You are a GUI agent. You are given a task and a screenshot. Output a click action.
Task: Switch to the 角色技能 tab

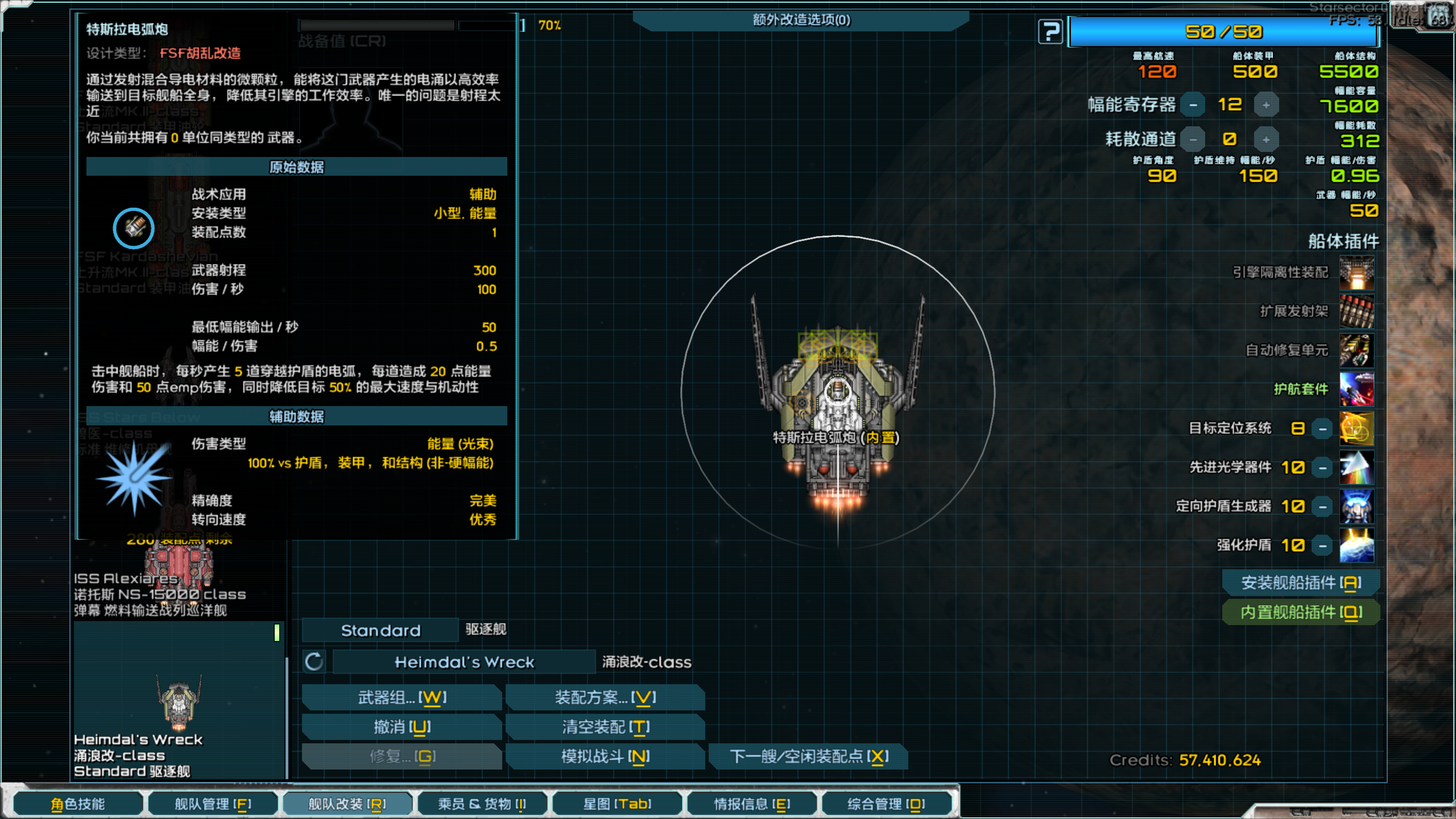click(78, 804)
